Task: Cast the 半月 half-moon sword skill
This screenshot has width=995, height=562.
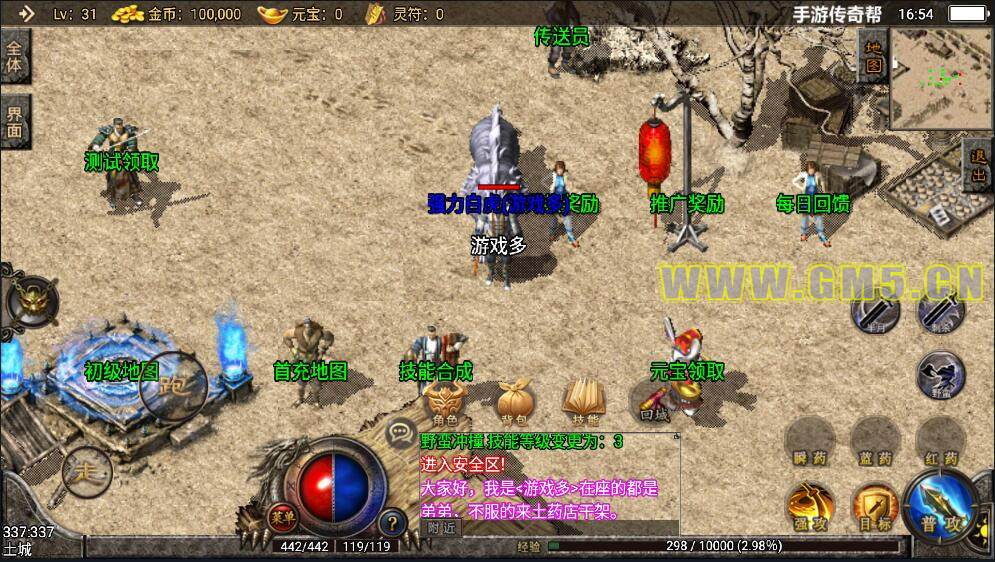Action: click(x=872, y=311)
